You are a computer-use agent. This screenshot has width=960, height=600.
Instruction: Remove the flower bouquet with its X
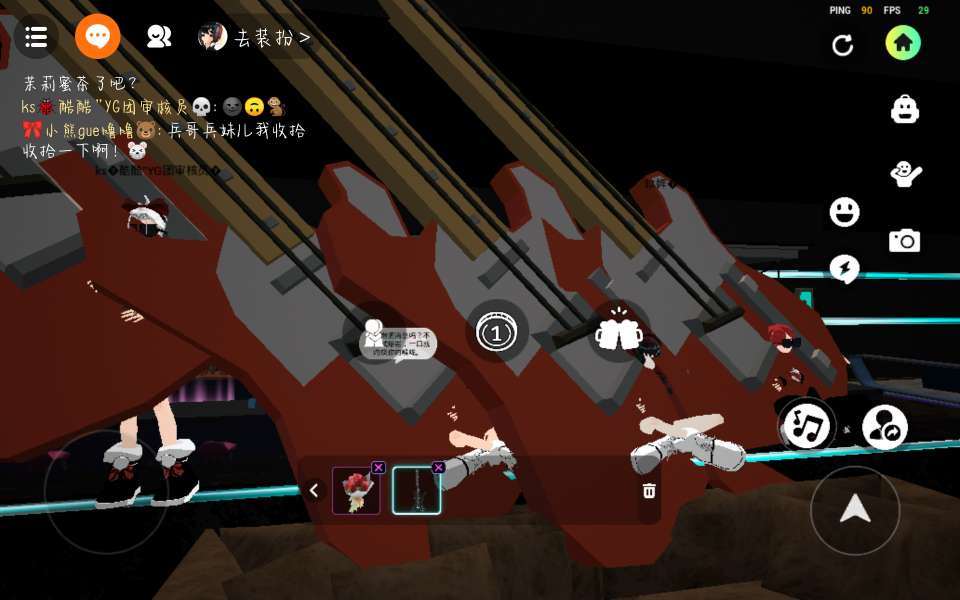pyautogui.click(x=378, y=467)
